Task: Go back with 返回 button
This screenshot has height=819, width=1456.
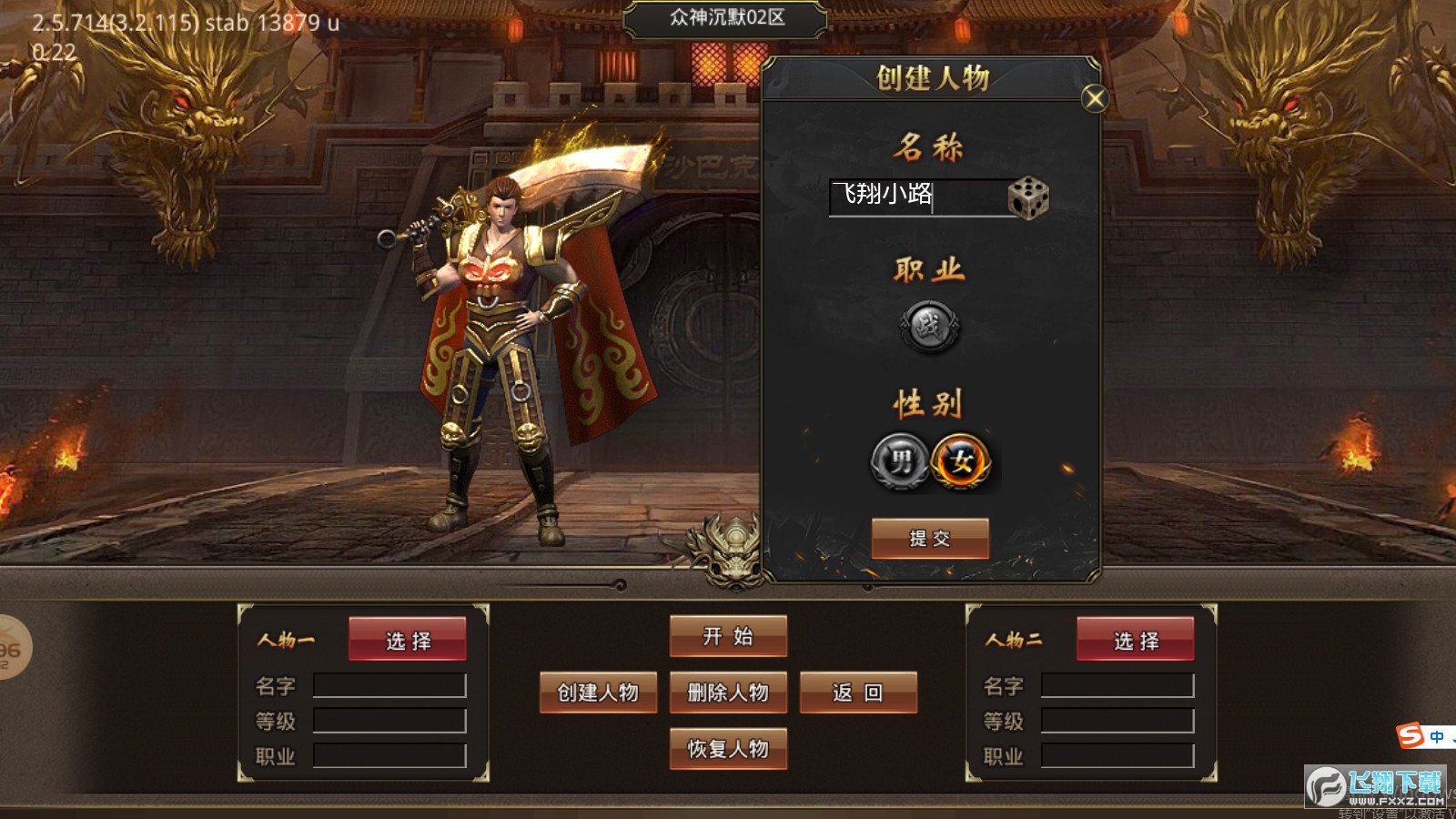Action: click(x=858, y=693)
